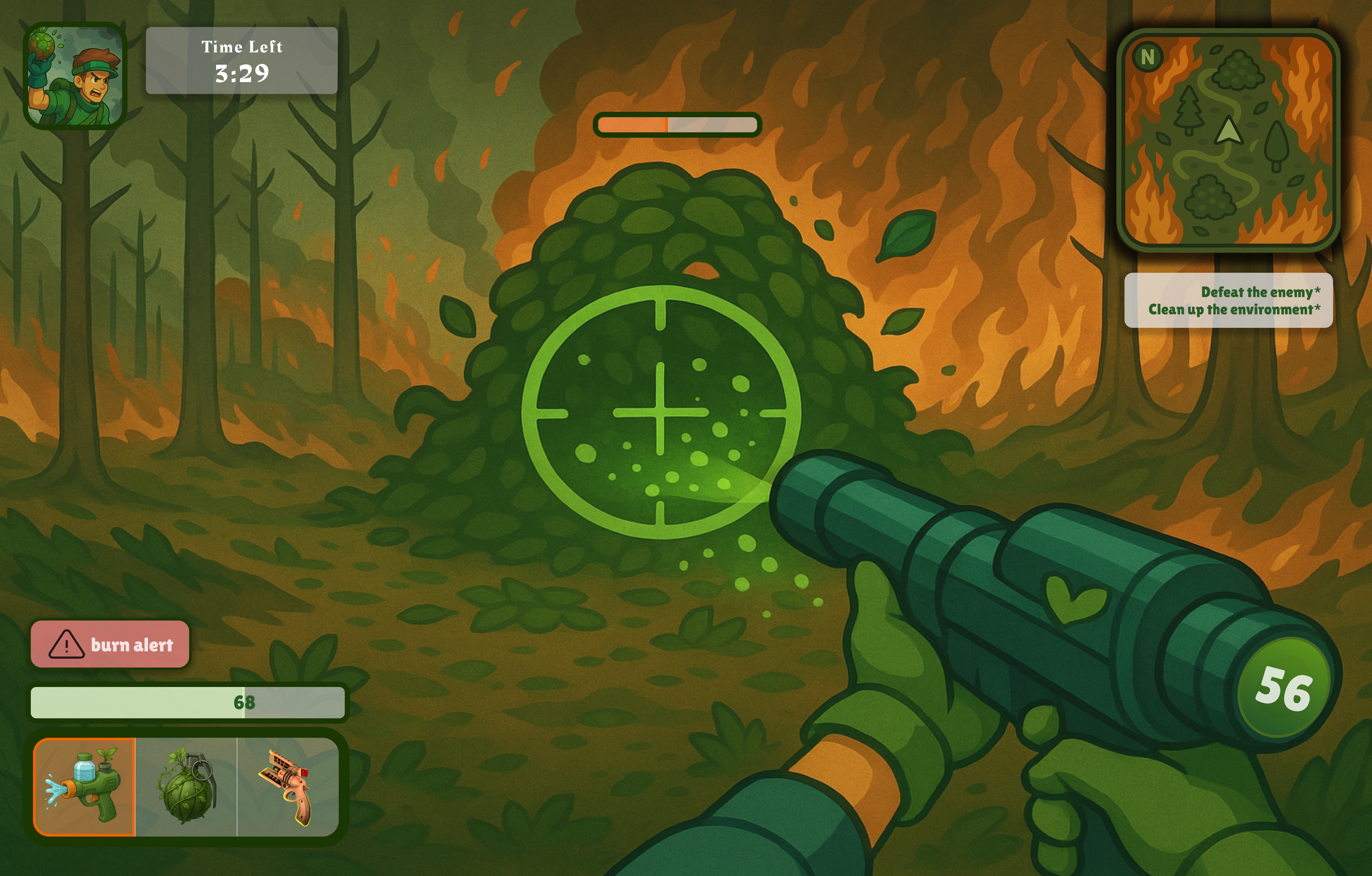Open the burn alert warning
Viewport: 1372px width, 876px height.
tap(110, 644)
